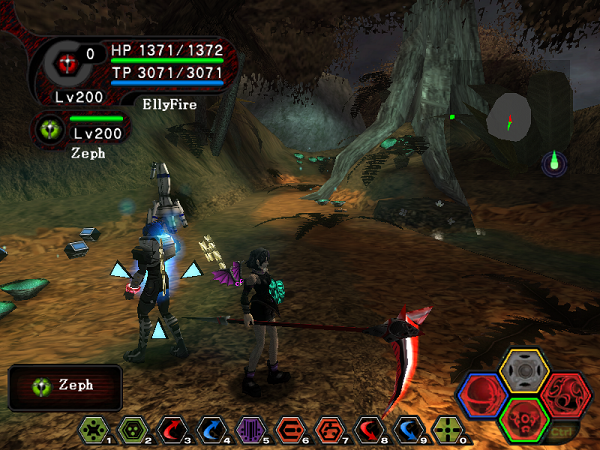Click the Zeph target name box
Image resolution: width=600 pixels, height=450 pixels.
tap(66, 386)
